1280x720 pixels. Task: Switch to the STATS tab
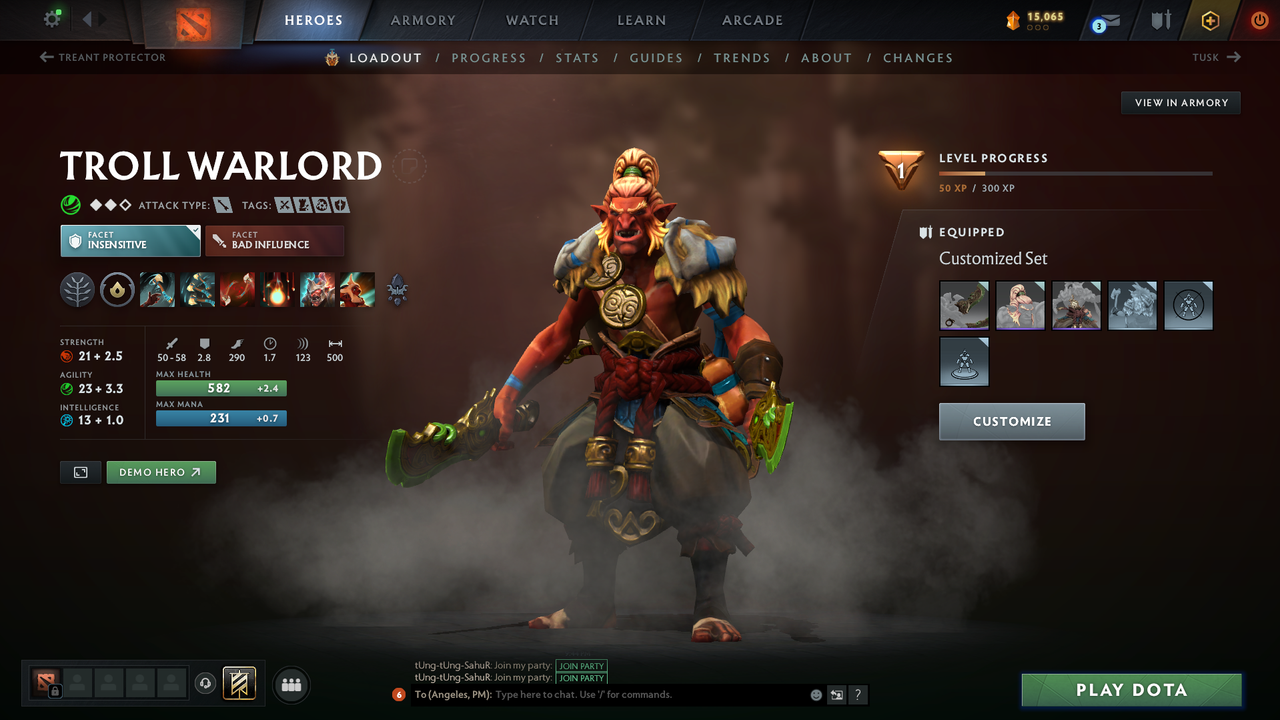[577, 58]
